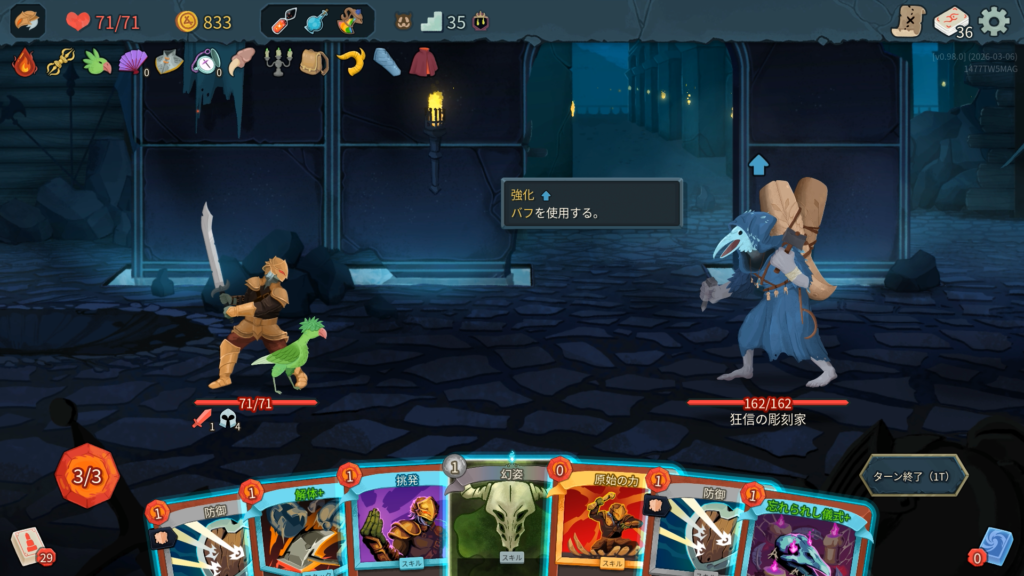Inspect the pocket watch relic
This screenshot has height=576, width=1024.
point(205,62)
